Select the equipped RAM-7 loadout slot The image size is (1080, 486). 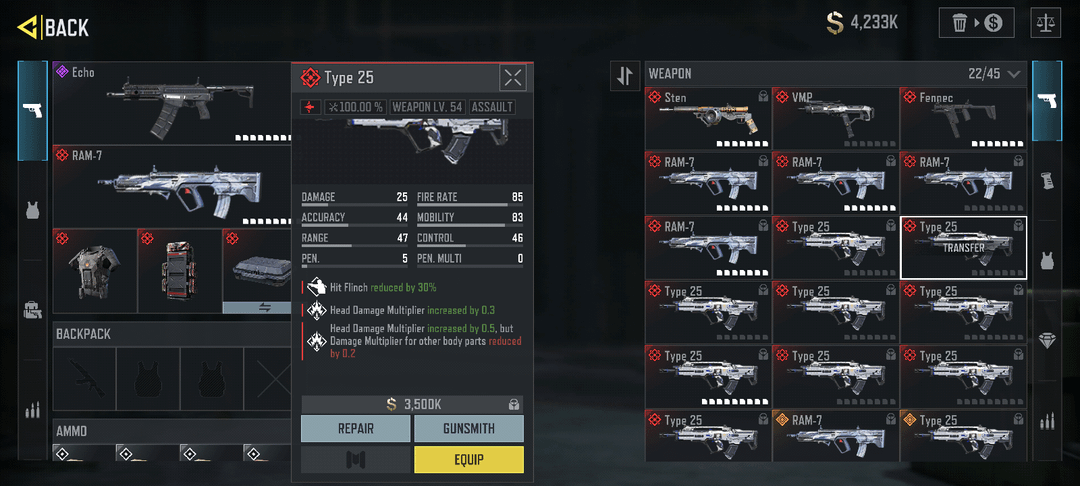click(x=170, y=186)
